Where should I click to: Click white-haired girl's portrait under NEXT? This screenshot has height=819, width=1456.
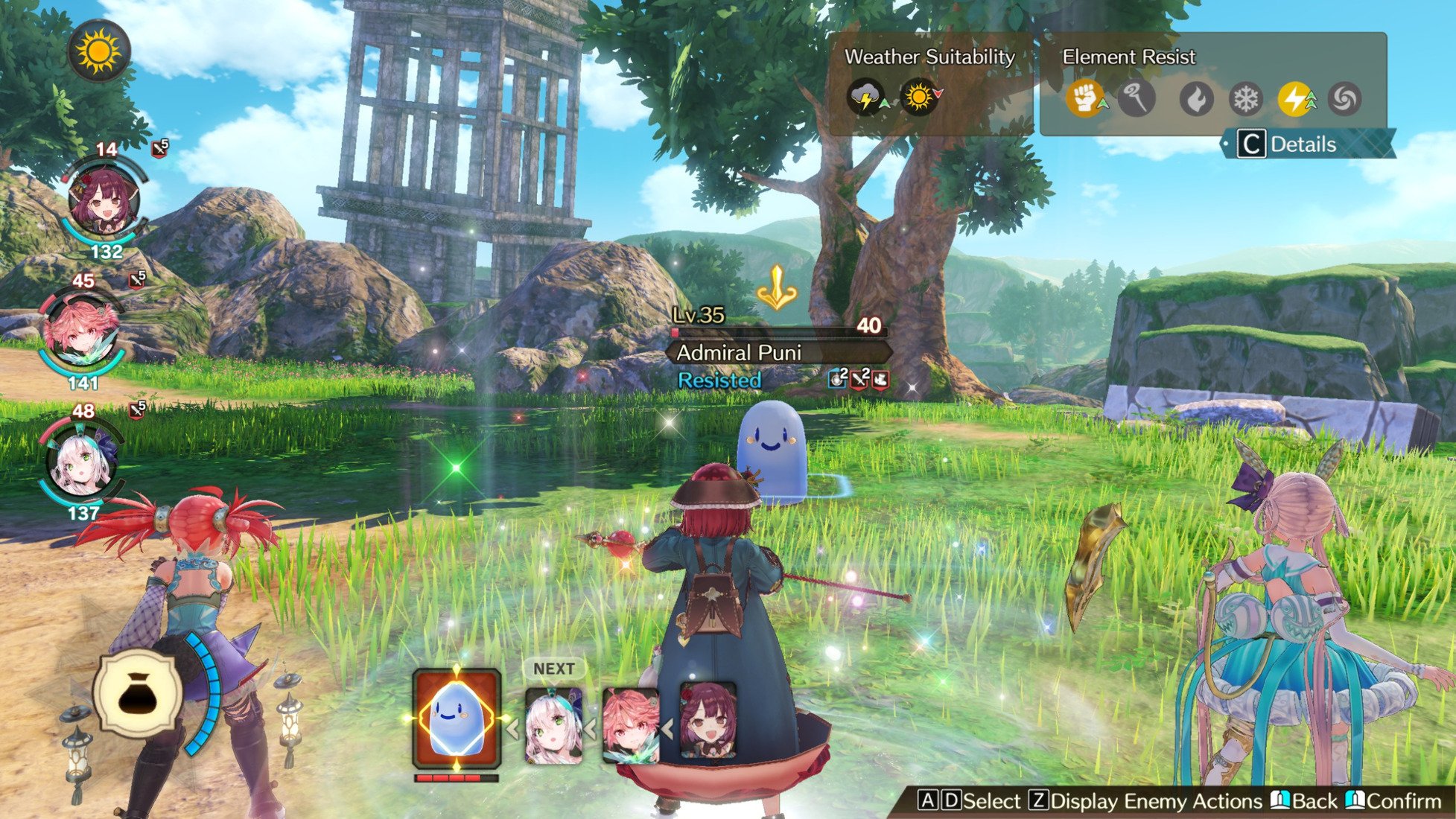[553, 726]
